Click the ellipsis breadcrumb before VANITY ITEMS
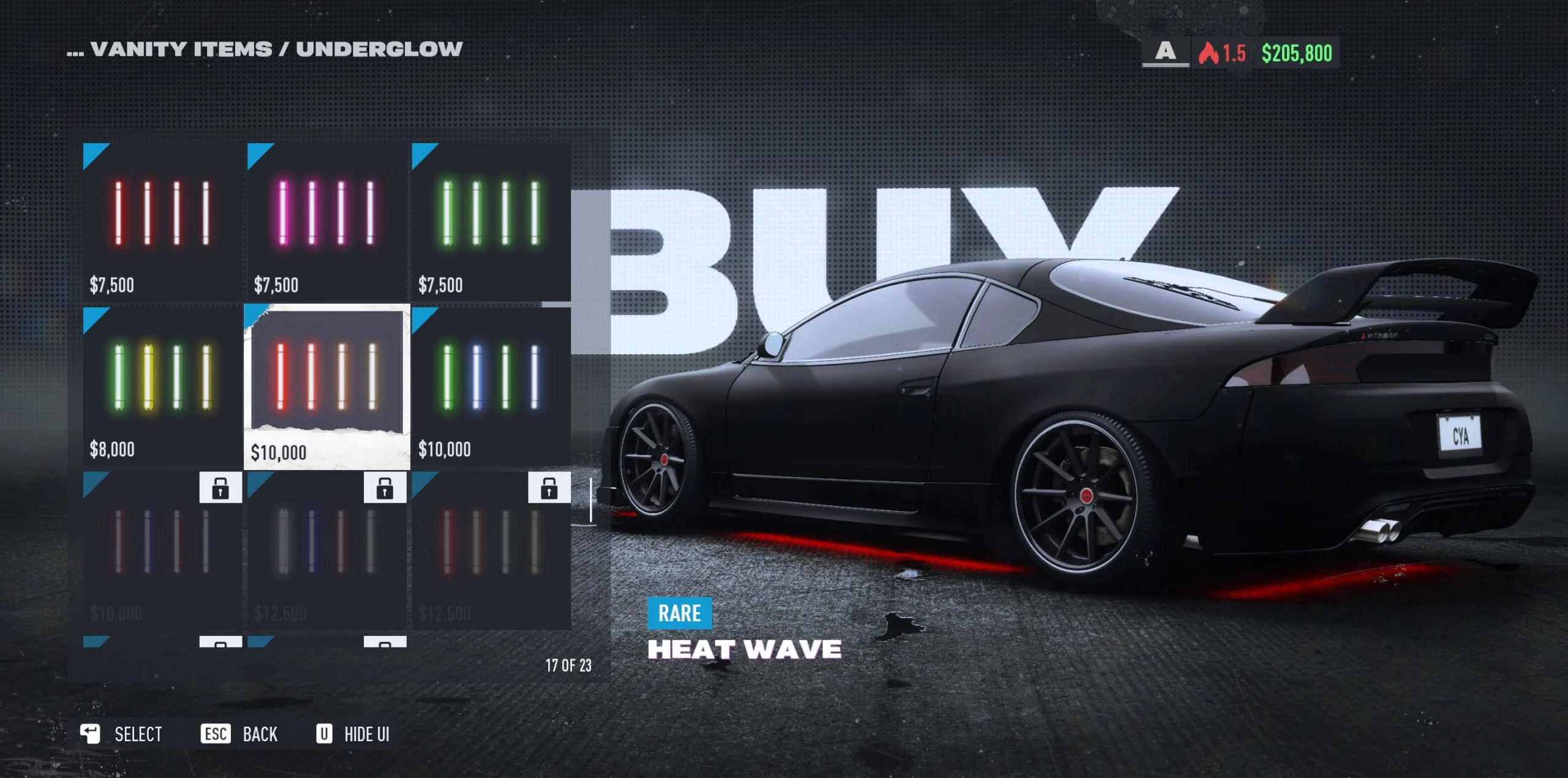The height and width of the screenshot is (778, 1568). pos(76,51)
